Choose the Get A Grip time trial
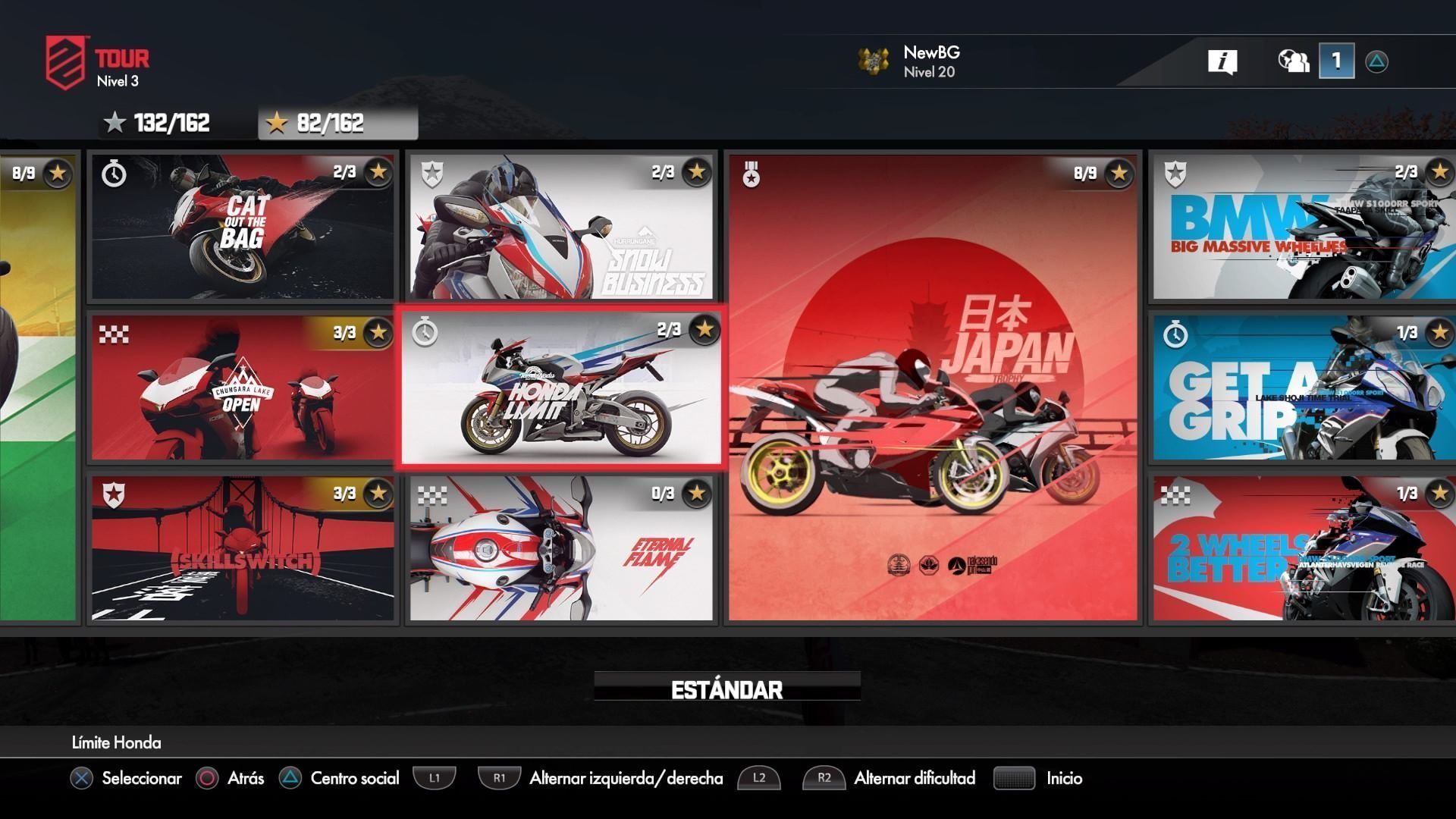Image resolution: width=1456 pixels, height=819 pixels. (x=1302, y=388)
